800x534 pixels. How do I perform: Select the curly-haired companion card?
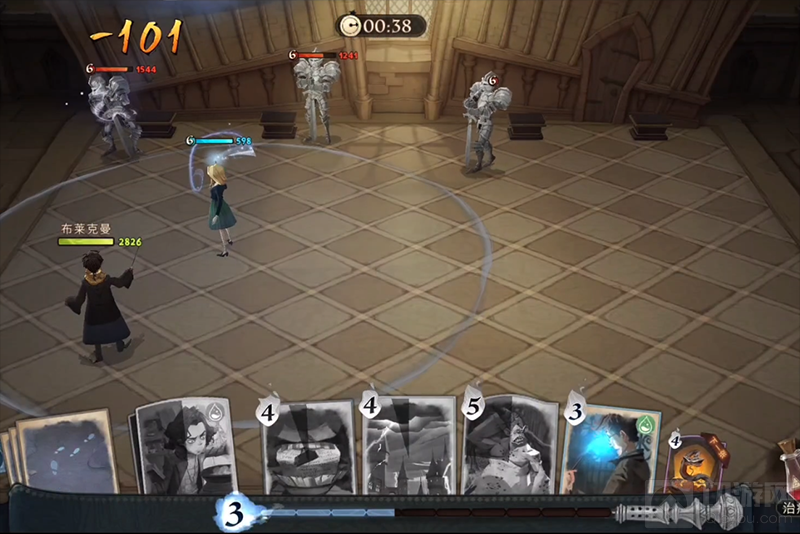click(184, 447)
